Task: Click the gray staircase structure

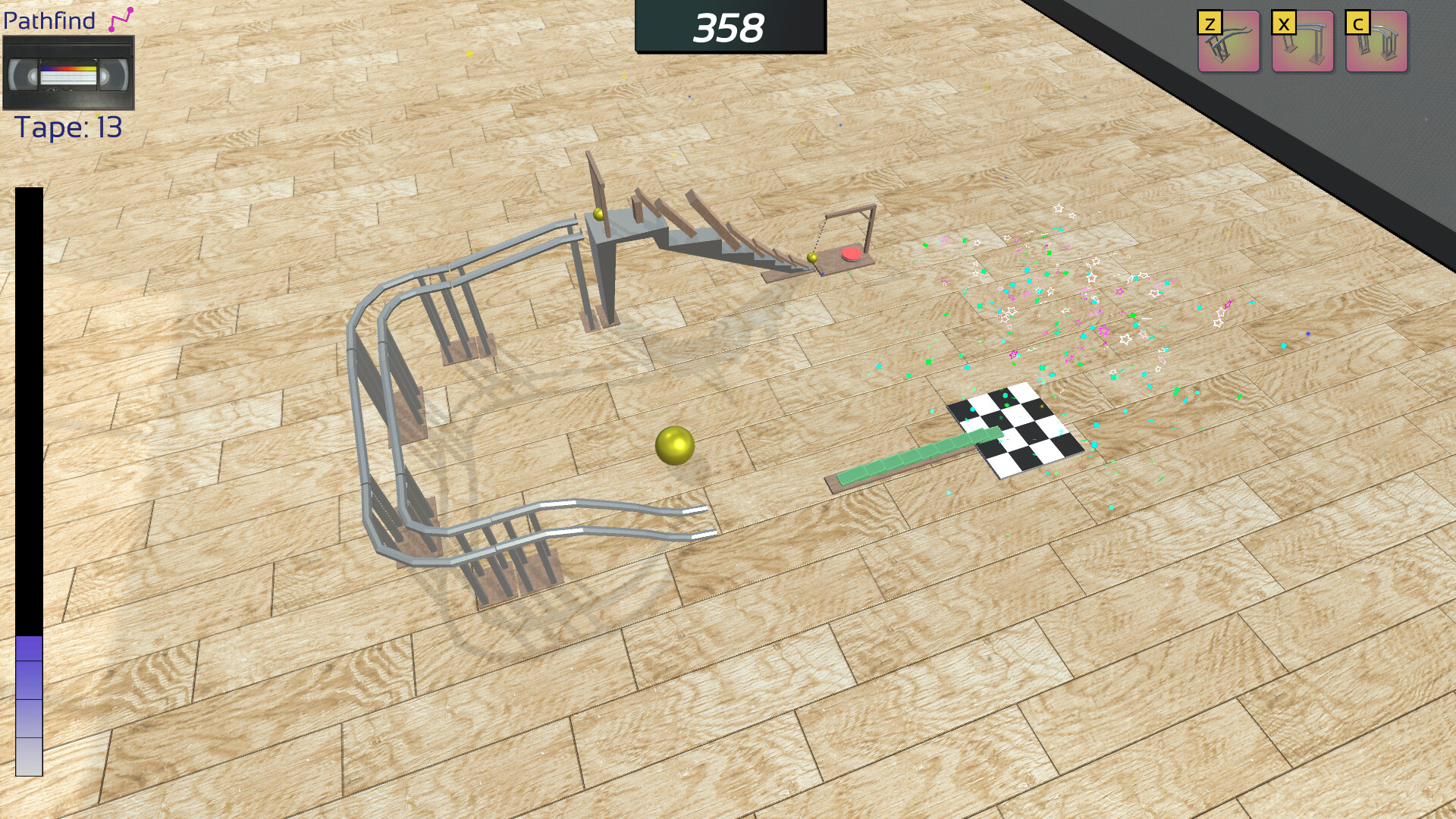Action: [x=667, y=235]
